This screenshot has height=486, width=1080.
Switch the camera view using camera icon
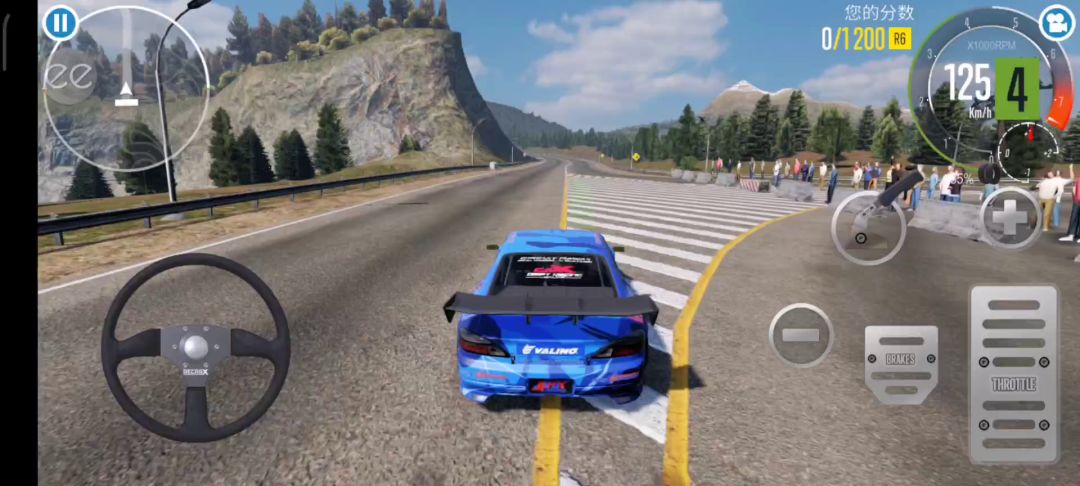pos(1055,22)
